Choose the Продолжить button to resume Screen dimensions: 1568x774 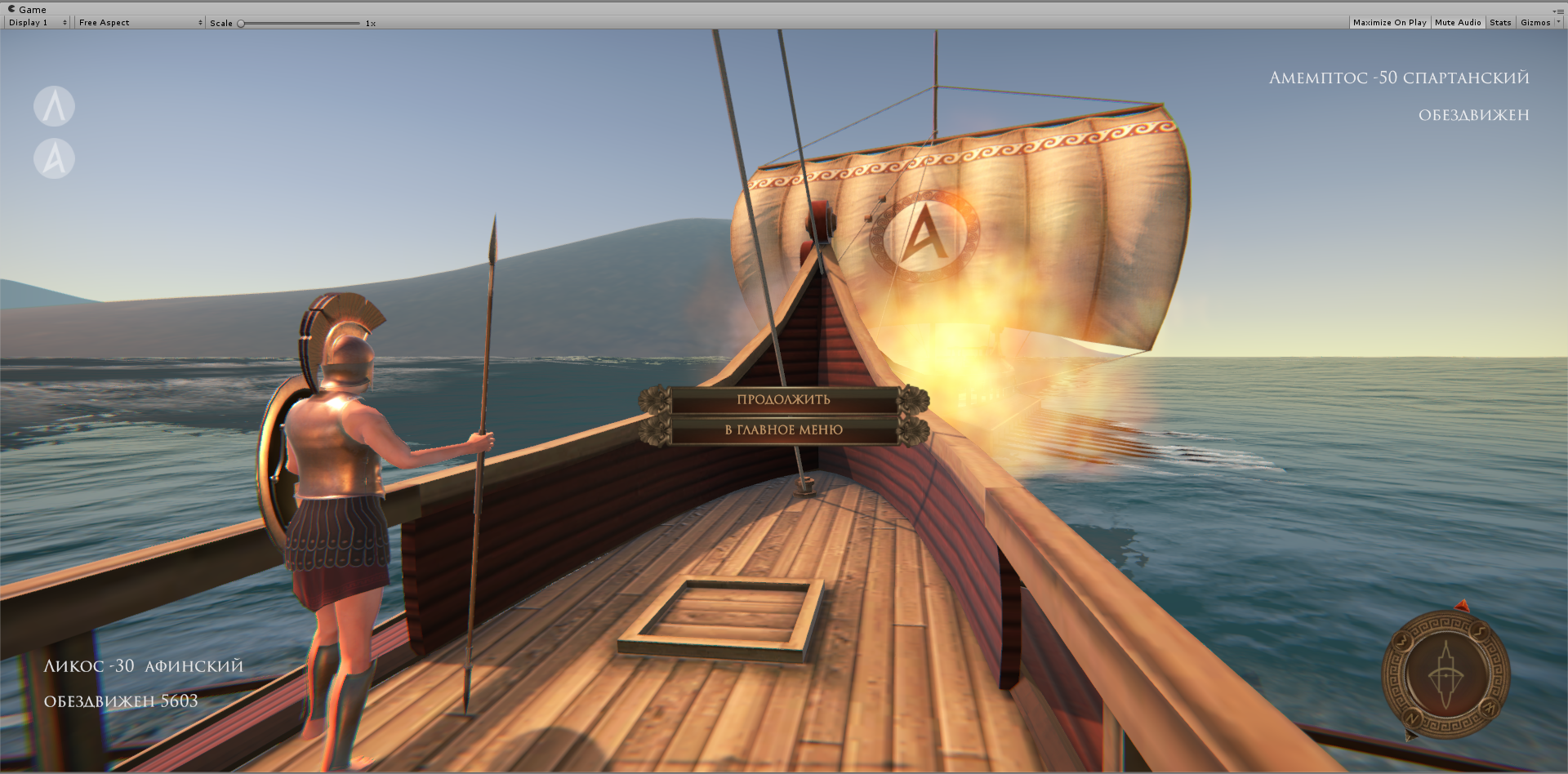[783, 399]
